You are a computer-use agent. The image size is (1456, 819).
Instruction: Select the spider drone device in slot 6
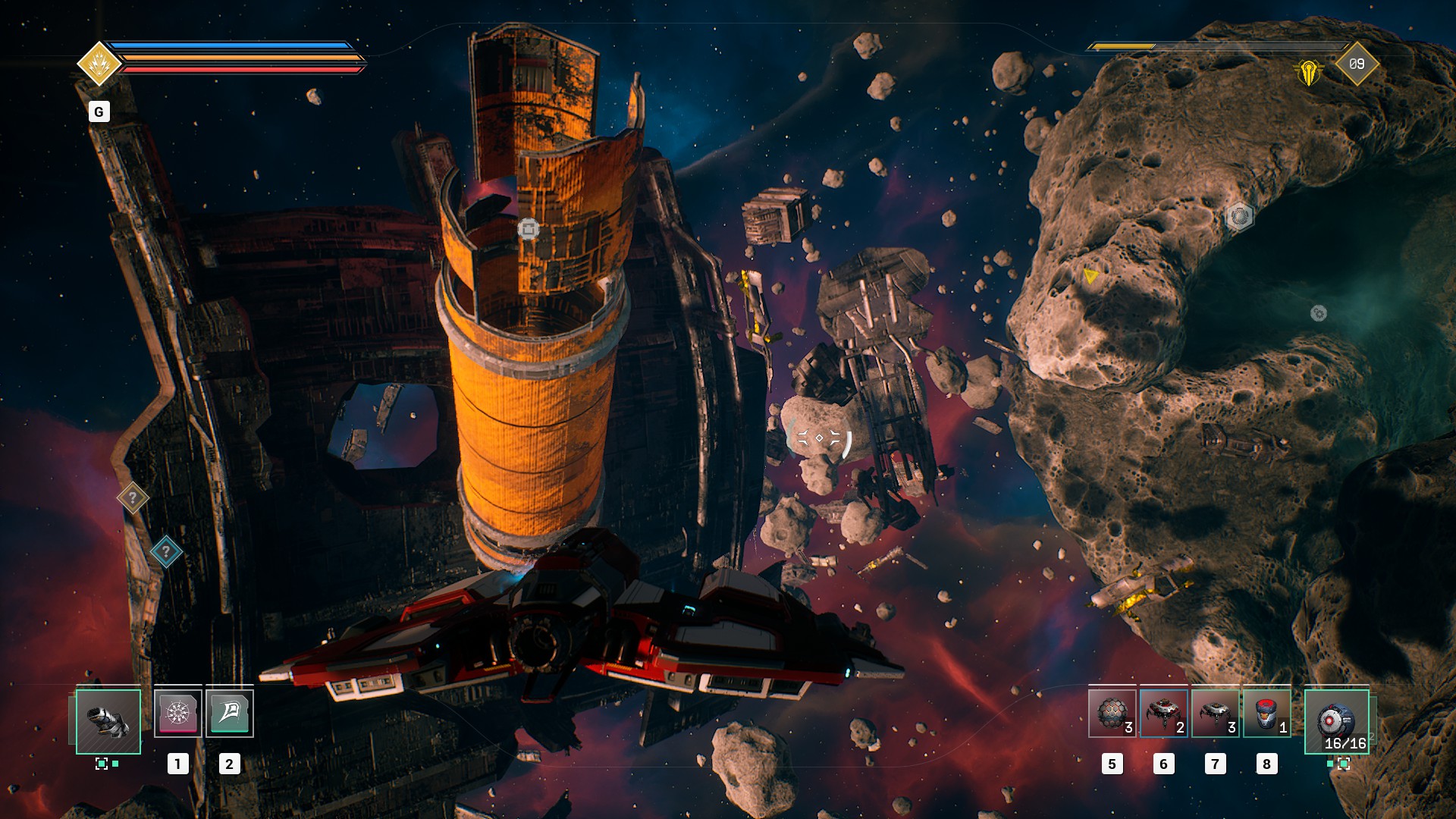(x=1164, y=711)
